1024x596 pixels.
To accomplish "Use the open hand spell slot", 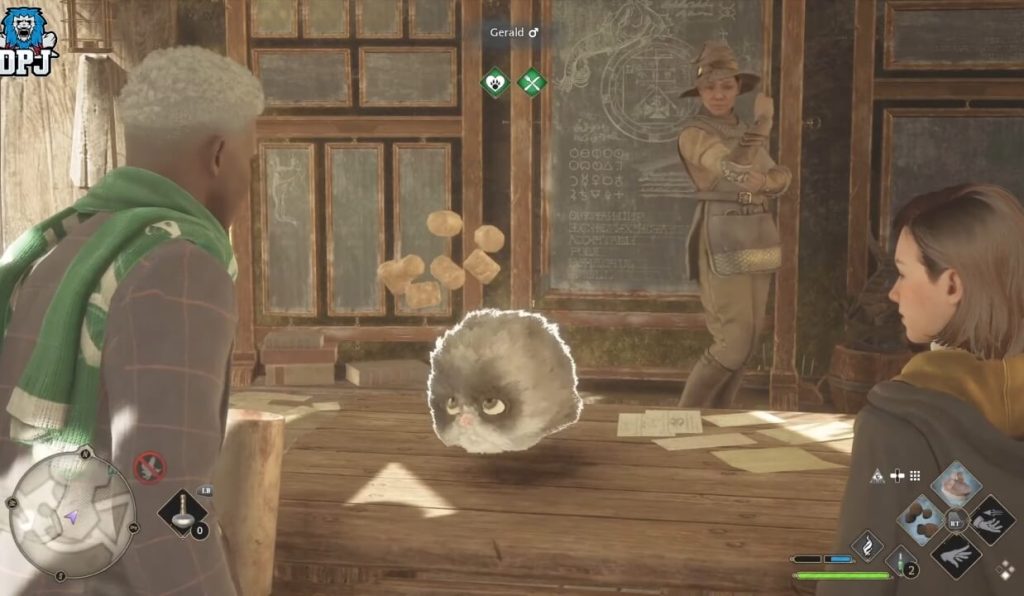I will click(x=956, y=555).
